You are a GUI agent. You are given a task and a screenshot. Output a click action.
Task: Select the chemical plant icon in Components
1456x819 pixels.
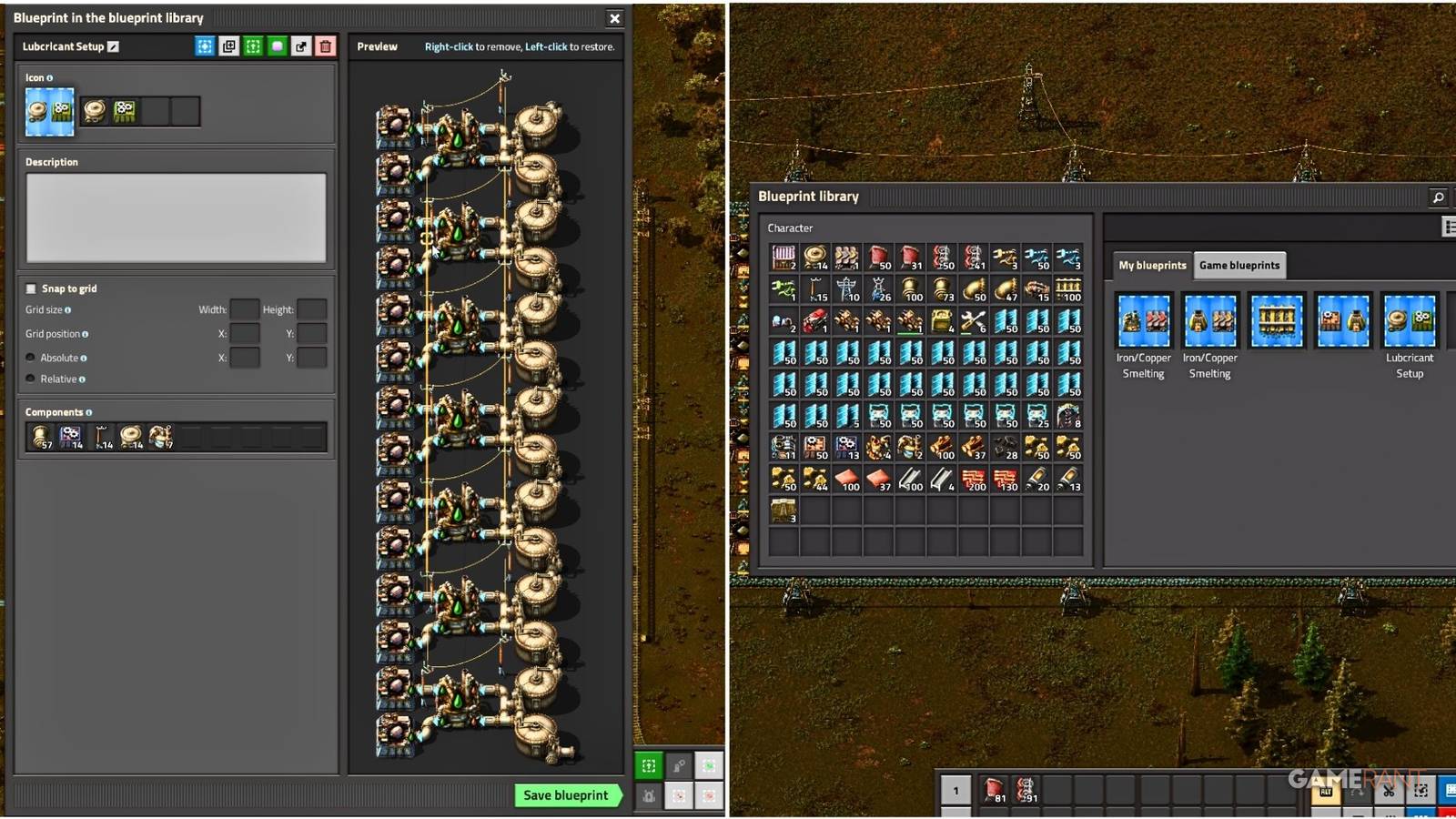pos(160,436)
